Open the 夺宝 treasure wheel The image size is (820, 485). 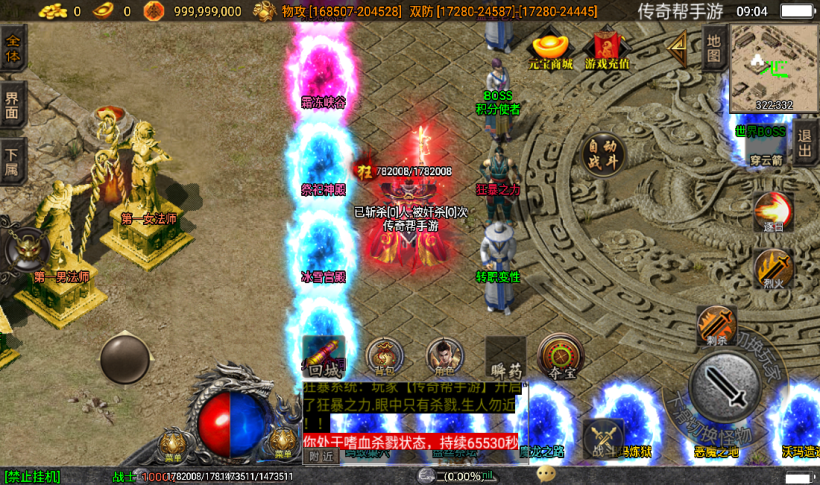(562, 357)
